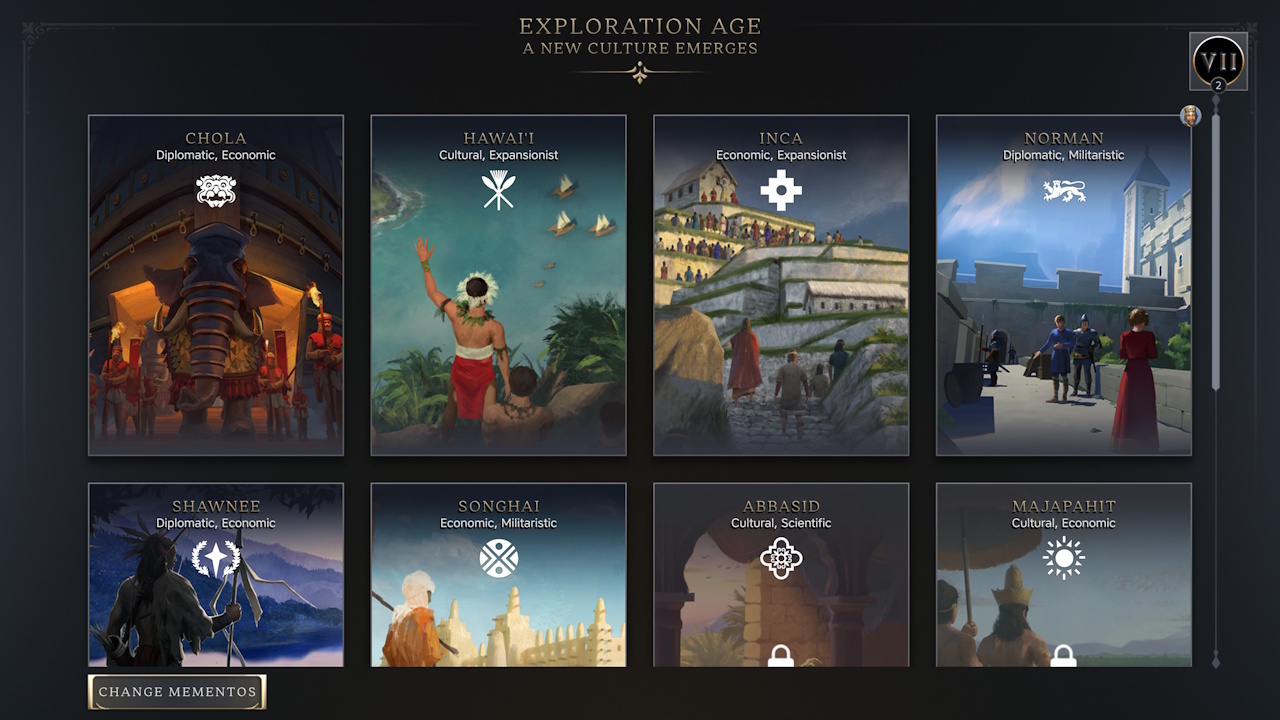
Task: Click the Hawai'i kahili feather emblem
Action: pos(498,189)
